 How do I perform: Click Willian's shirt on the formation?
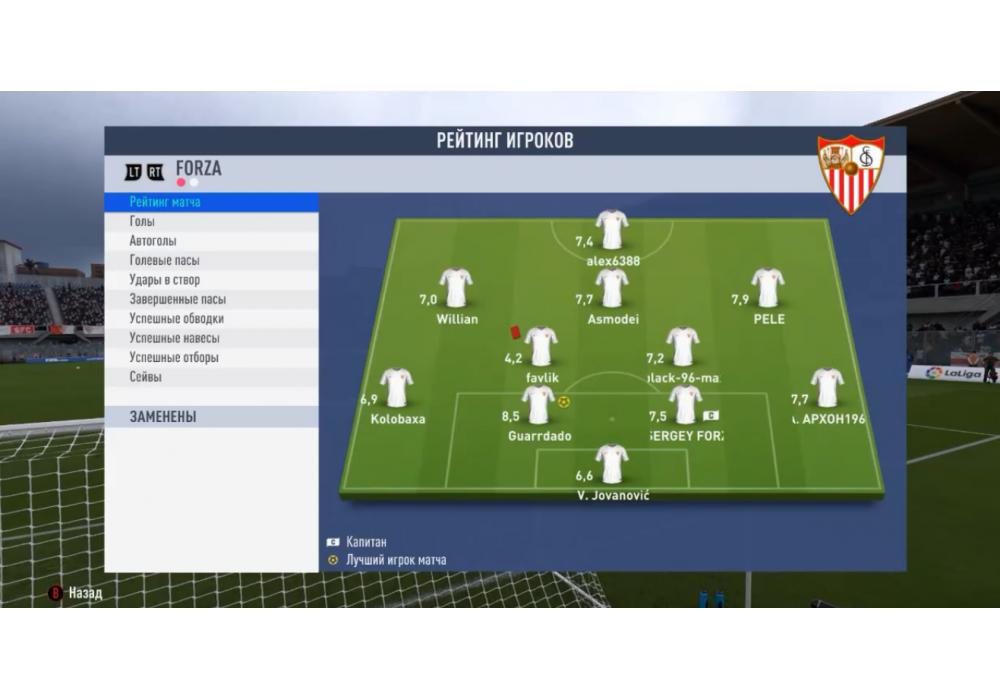(x=456, y=288)
